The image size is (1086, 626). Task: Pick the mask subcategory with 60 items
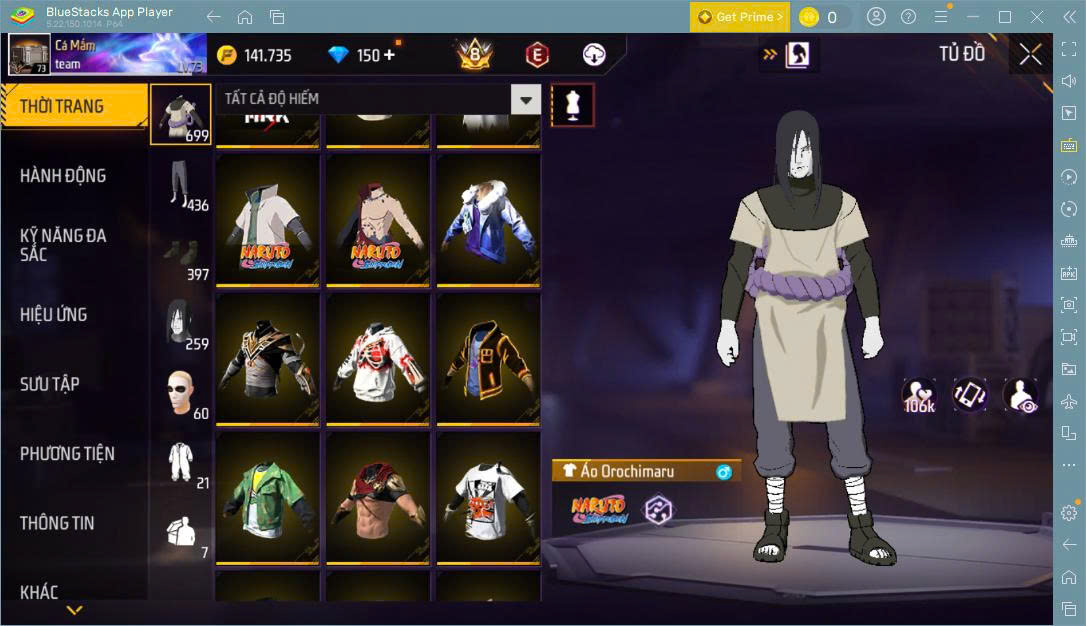[181, 393]
